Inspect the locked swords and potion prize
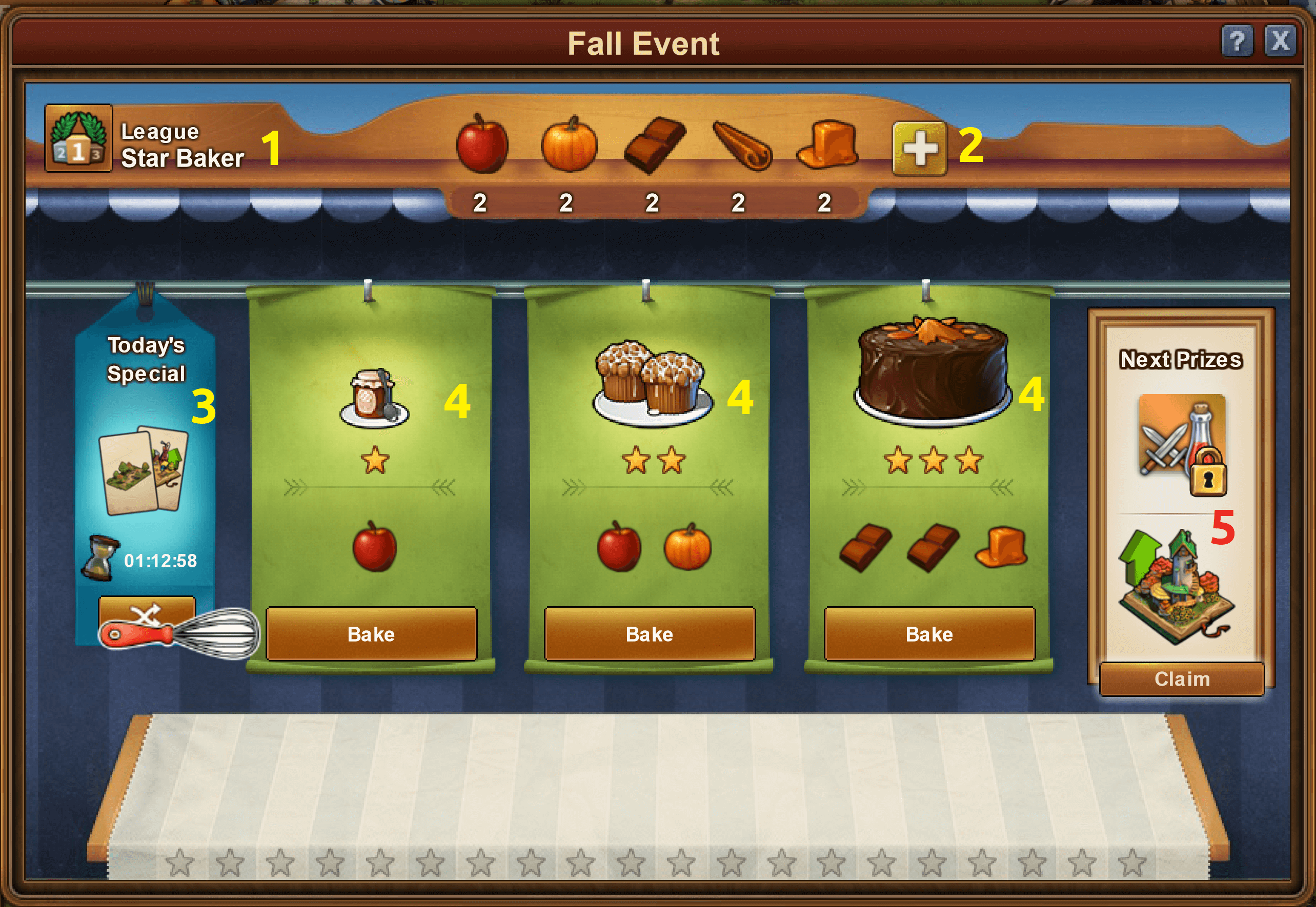This screenshot has width=1316, height=907. 1182,443
